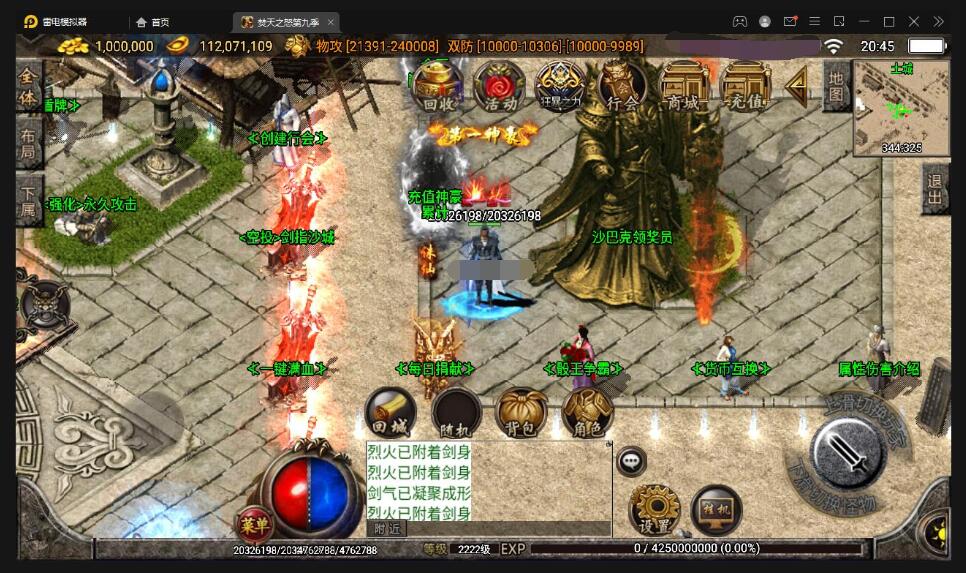This screenshot has height=573, width=966.
Task: Open the 回收 recycle menu
Action: [437, 86]
